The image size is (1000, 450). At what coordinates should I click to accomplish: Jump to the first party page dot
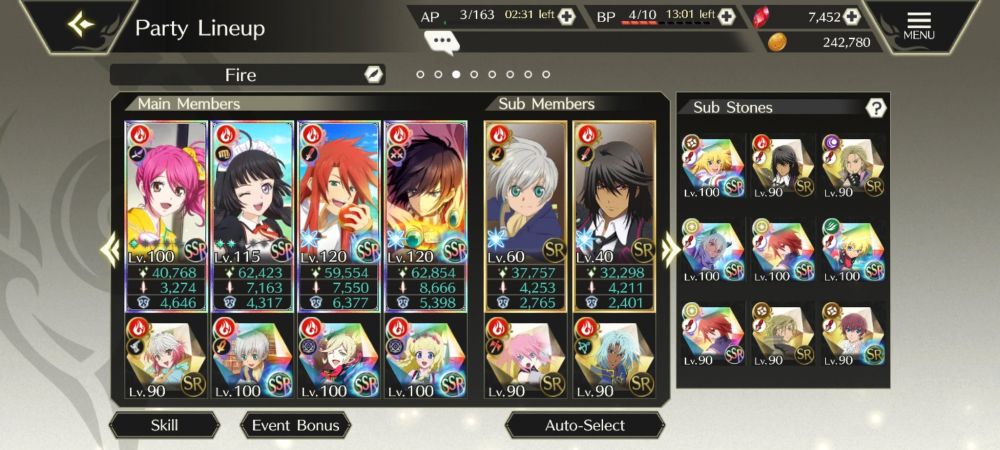tap(421, 74)
